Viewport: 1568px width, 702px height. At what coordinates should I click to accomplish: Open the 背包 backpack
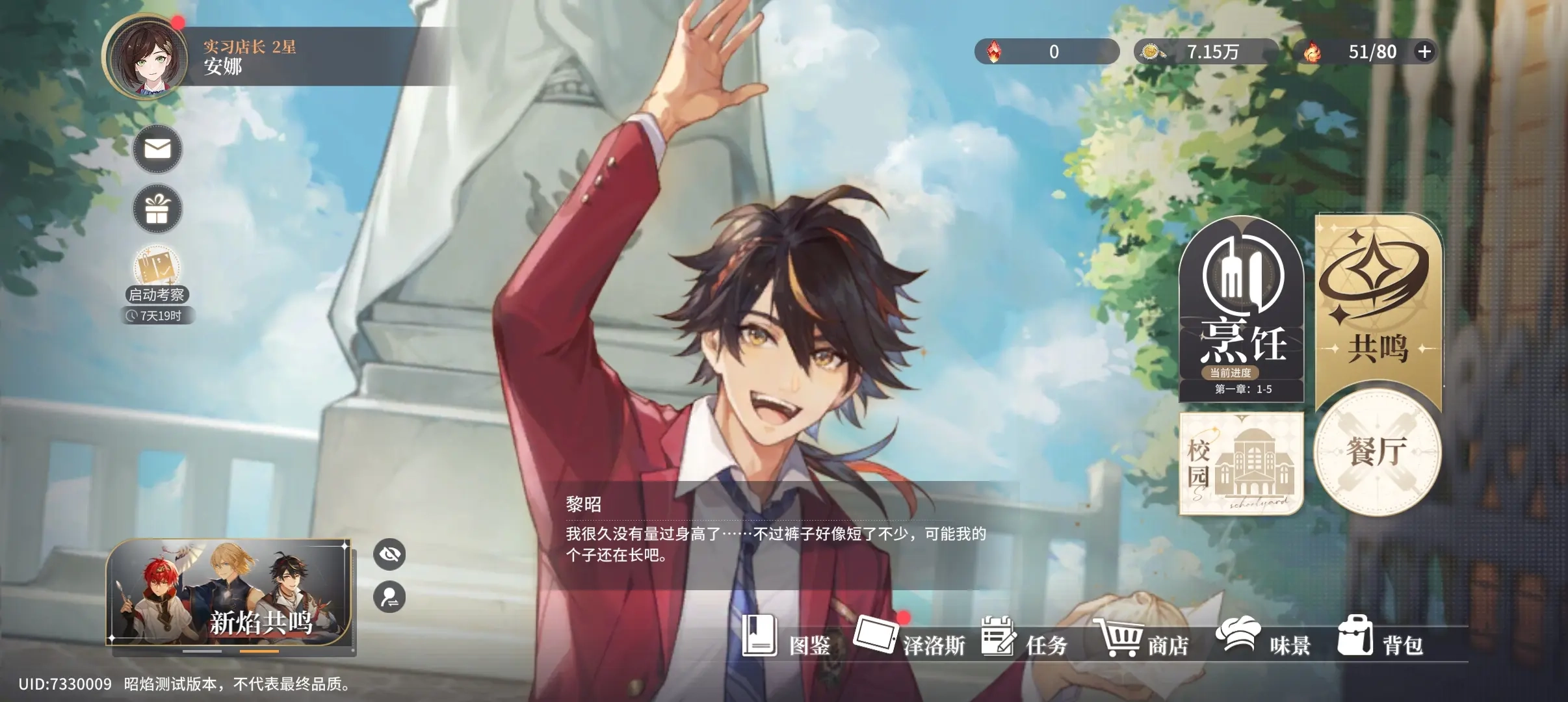tap(1381, 638)
